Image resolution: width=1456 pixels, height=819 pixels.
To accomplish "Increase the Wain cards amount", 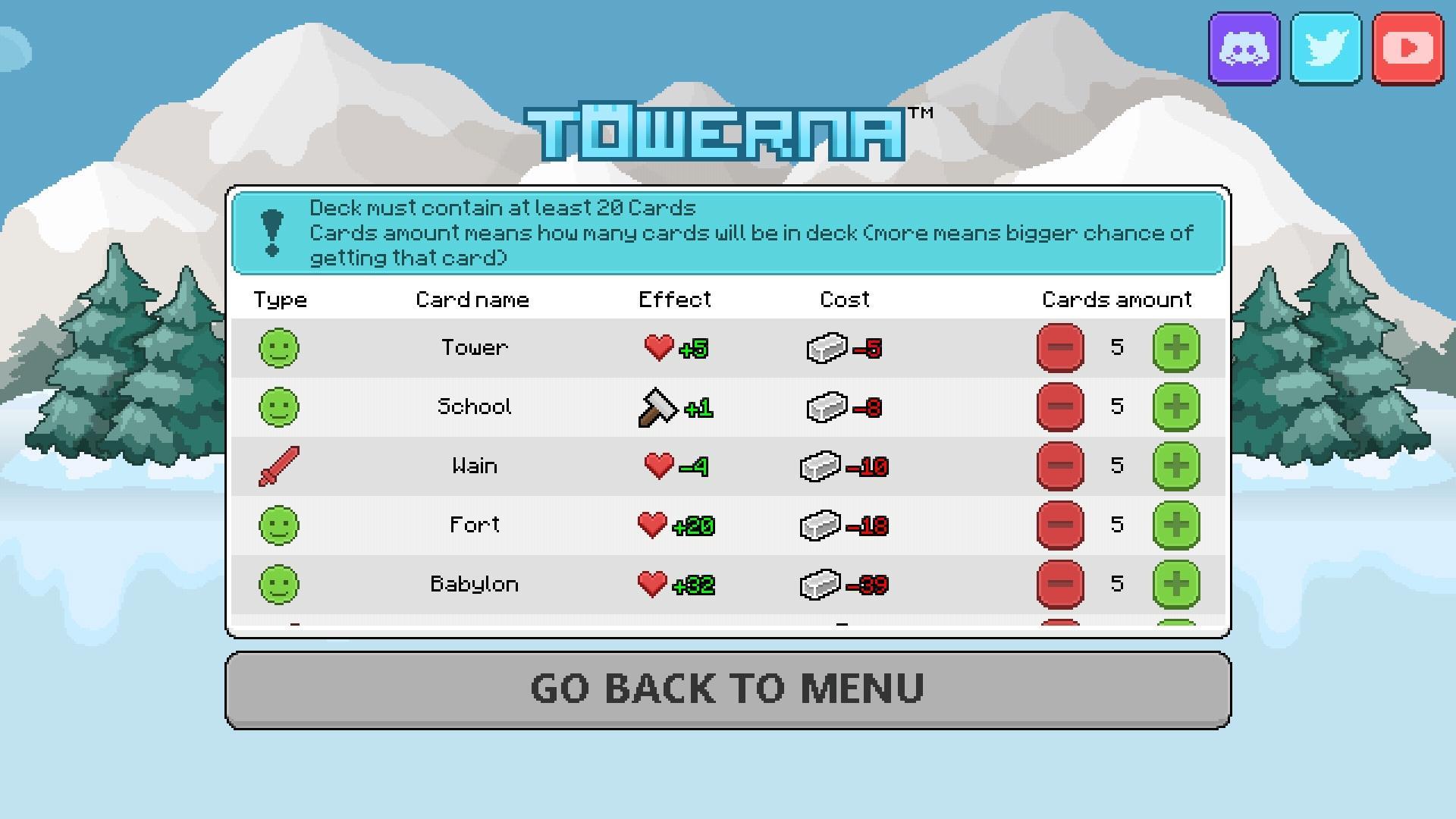I will pos(1177,466).
